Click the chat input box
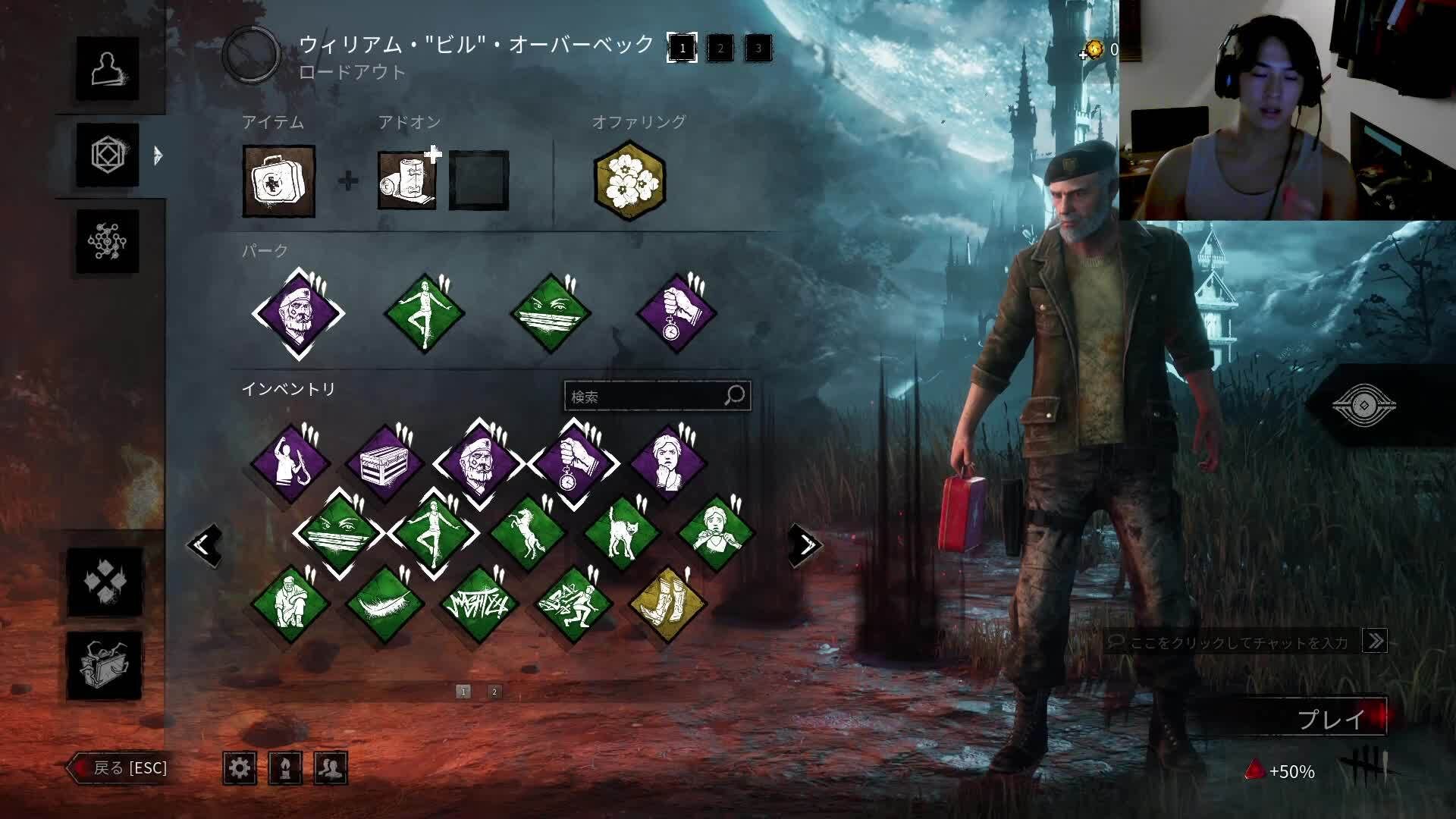This screenshot has width=1456, height=819. click(1238, 642)
